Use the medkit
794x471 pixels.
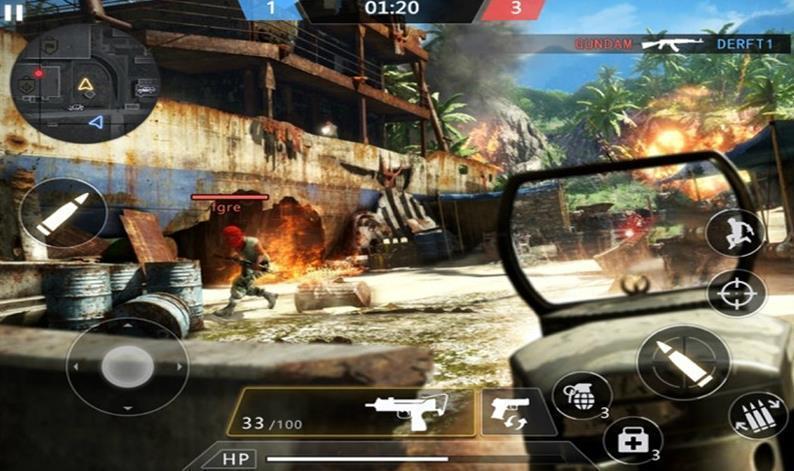click(x=633, y=440)
